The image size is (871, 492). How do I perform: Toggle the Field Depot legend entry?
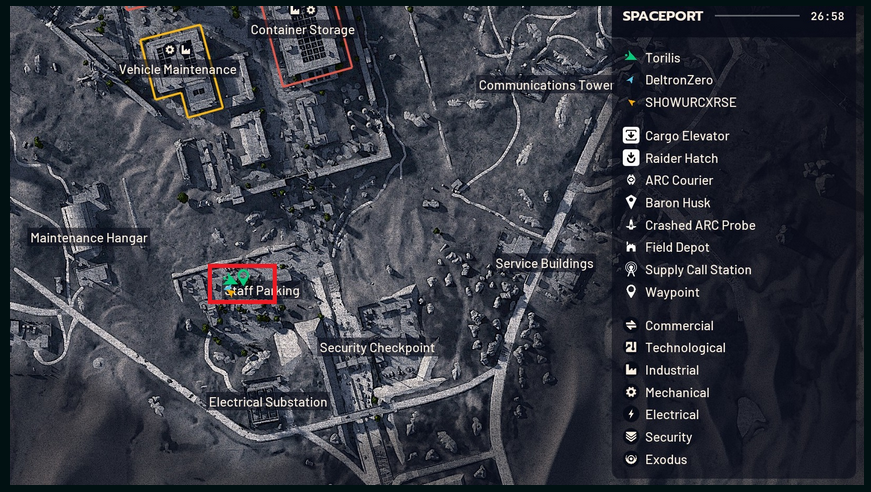(x=677, y=247)
